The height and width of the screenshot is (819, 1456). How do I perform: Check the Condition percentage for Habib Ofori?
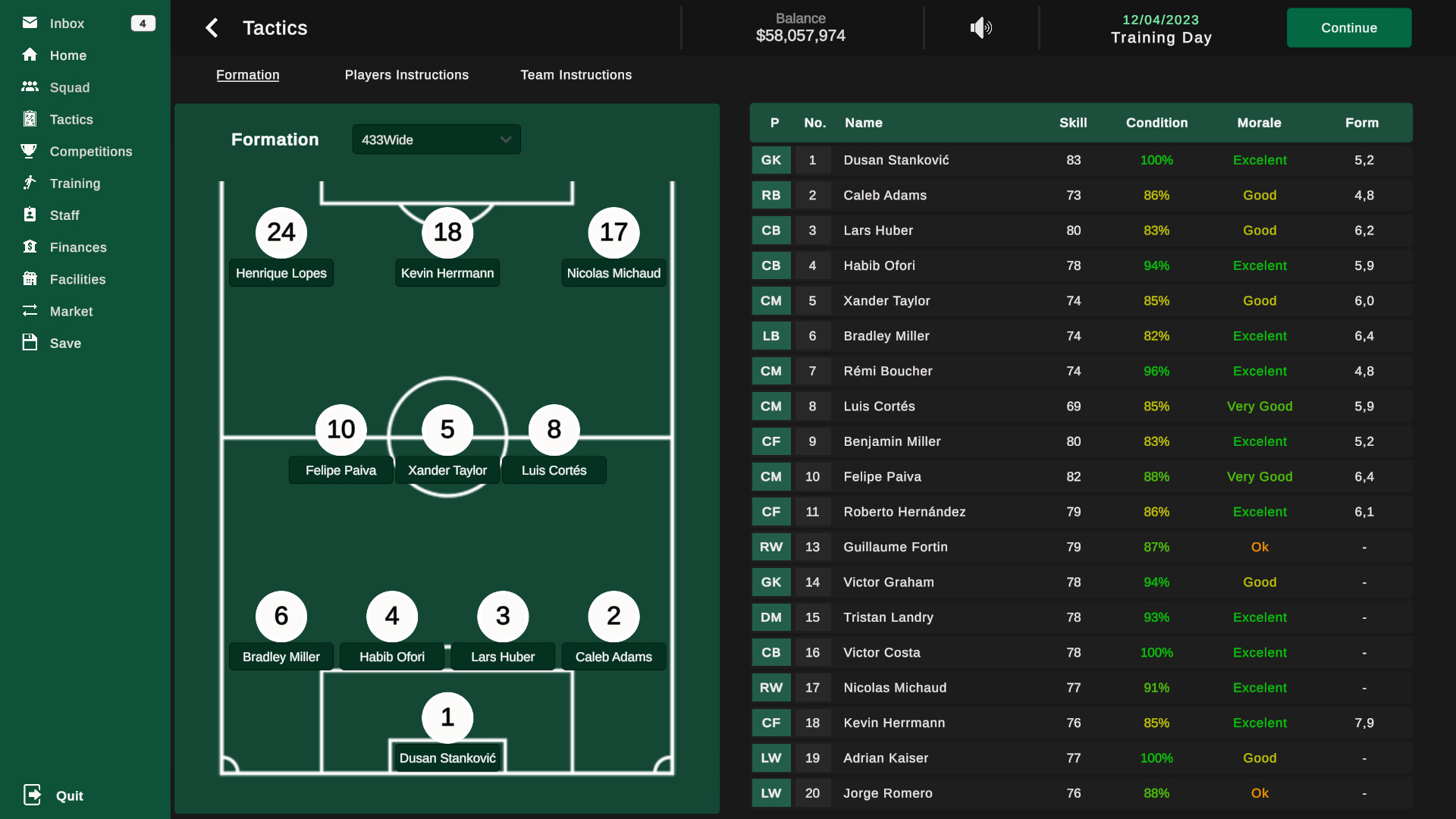tap(1156, 265)
